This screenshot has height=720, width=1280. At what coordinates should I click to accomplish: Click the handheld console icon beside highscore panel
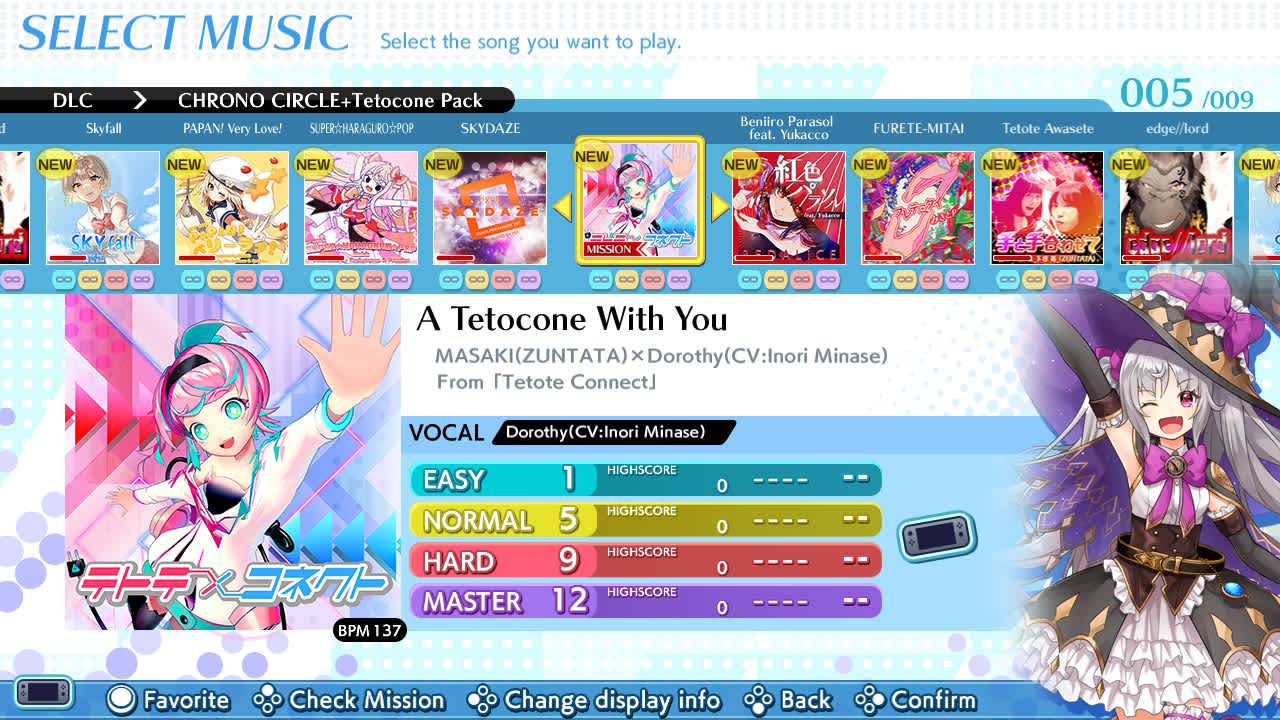click(x=937, y=535)
